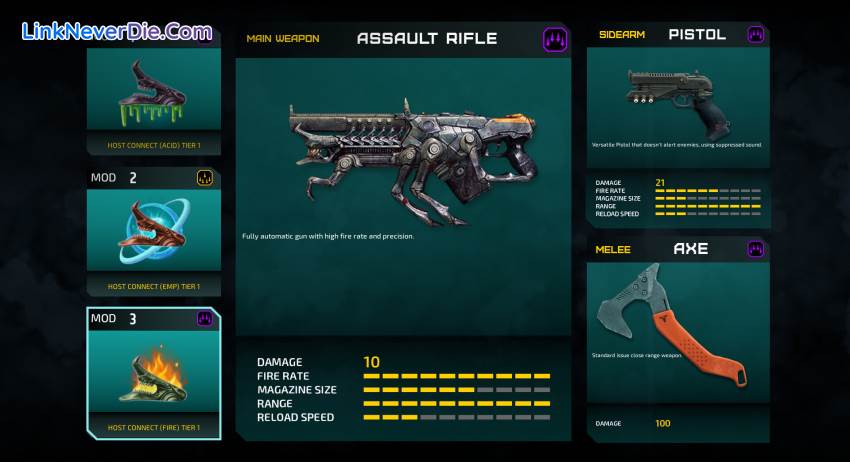Click the purple icon next to Pistol title
850x462 pixels.
(x=756, y=35)
